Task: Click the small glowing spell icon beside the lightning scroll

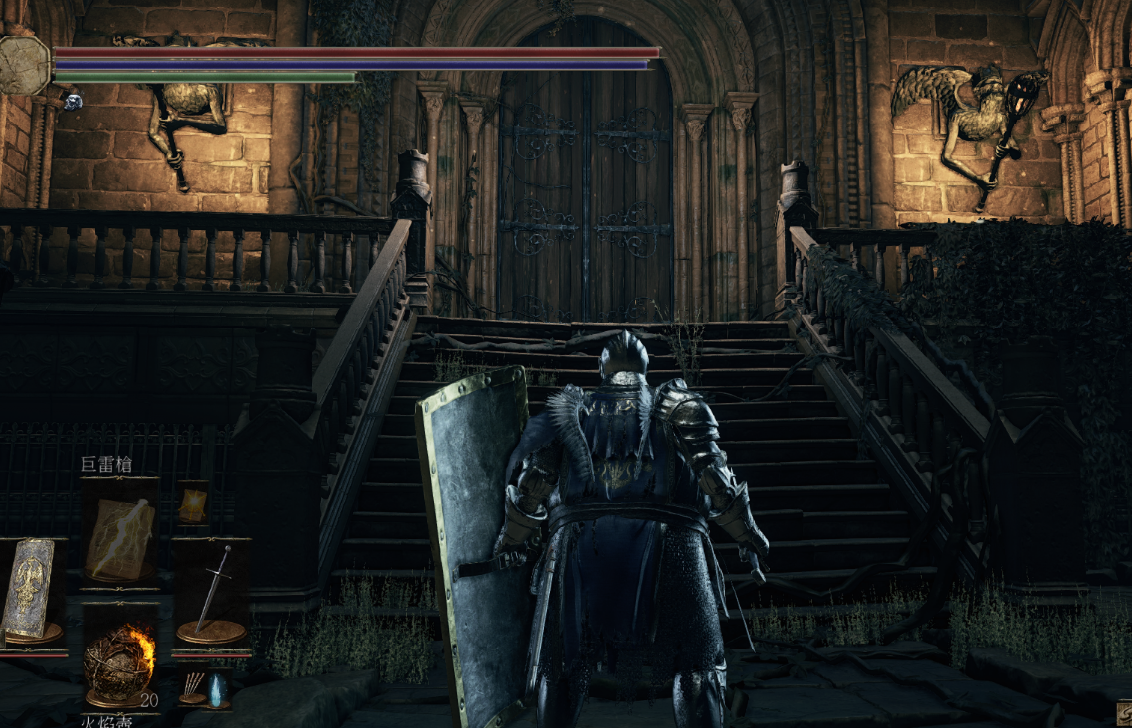Action: point(192,502)
